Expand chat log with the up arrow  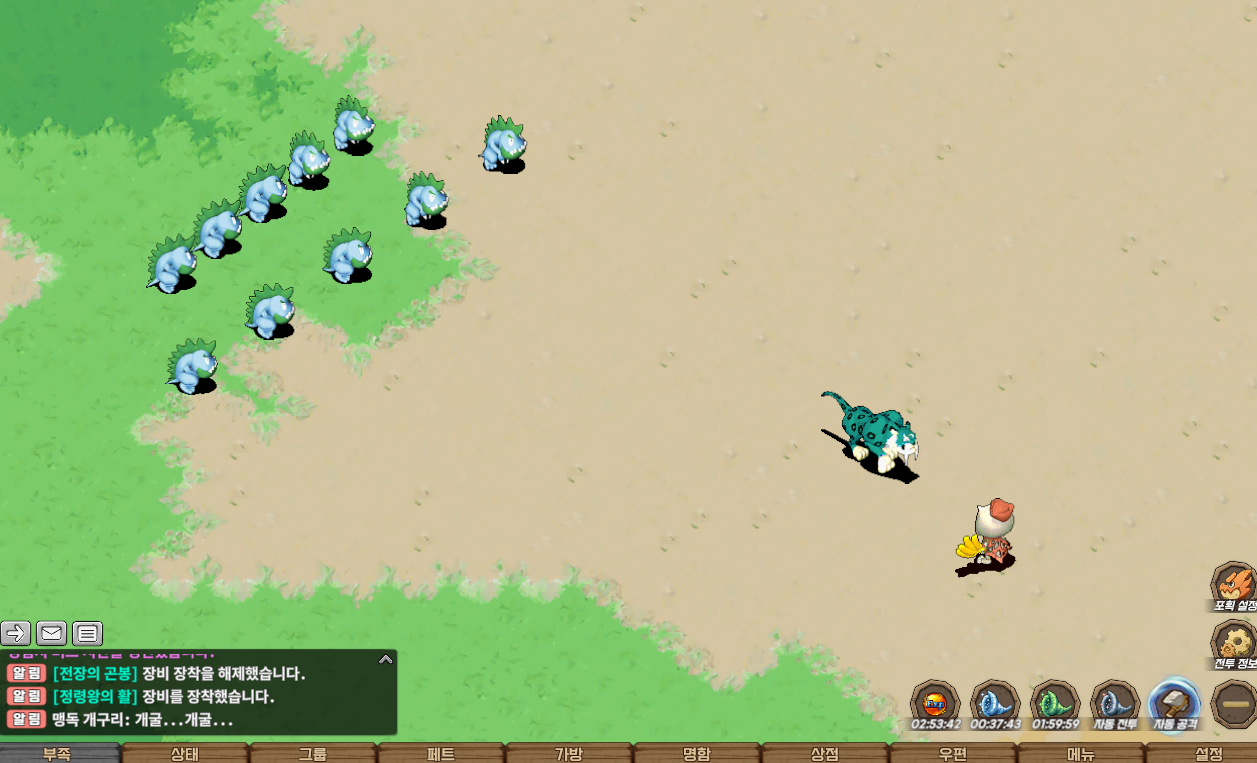click(x=385, y=659)
